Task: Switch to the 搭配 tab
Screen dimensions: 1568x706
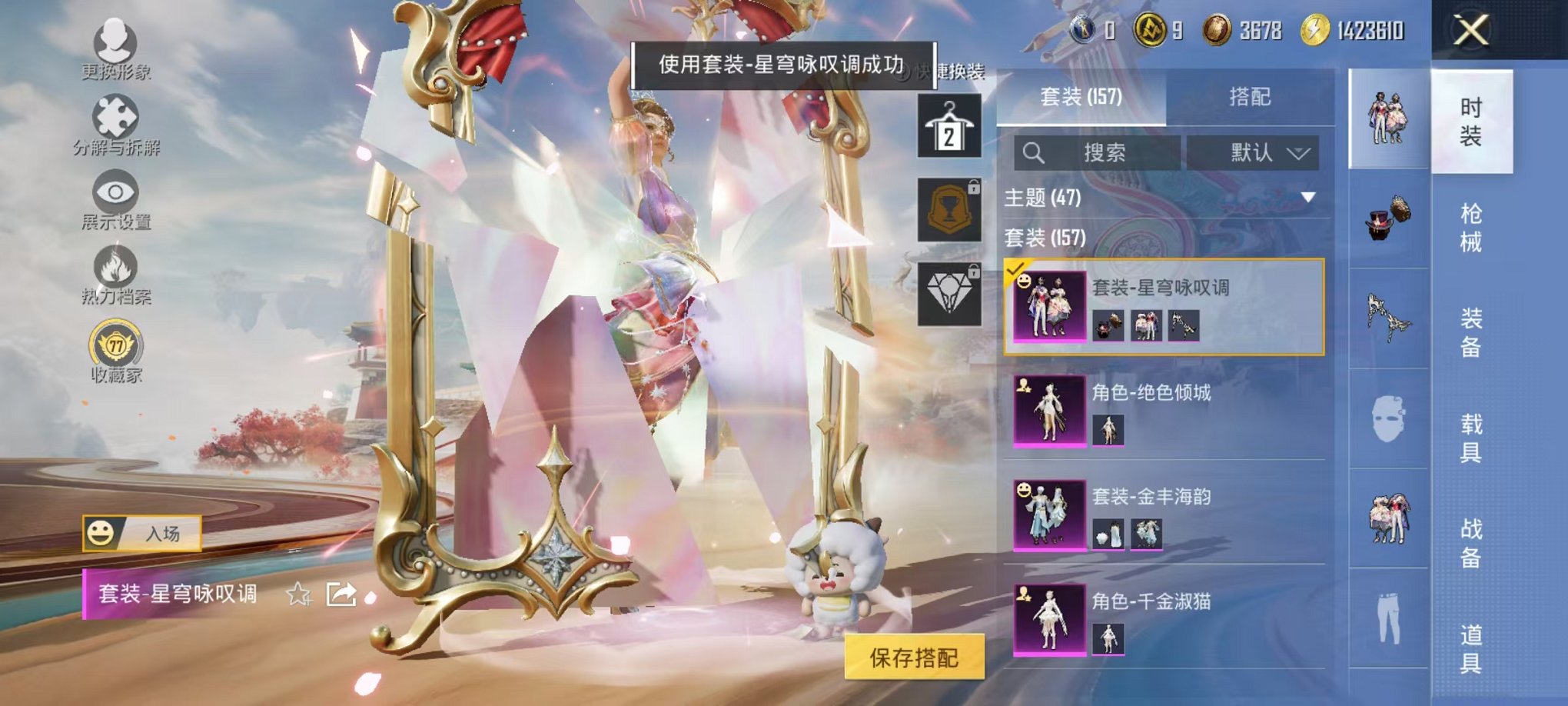Action: pos(1251,97)
